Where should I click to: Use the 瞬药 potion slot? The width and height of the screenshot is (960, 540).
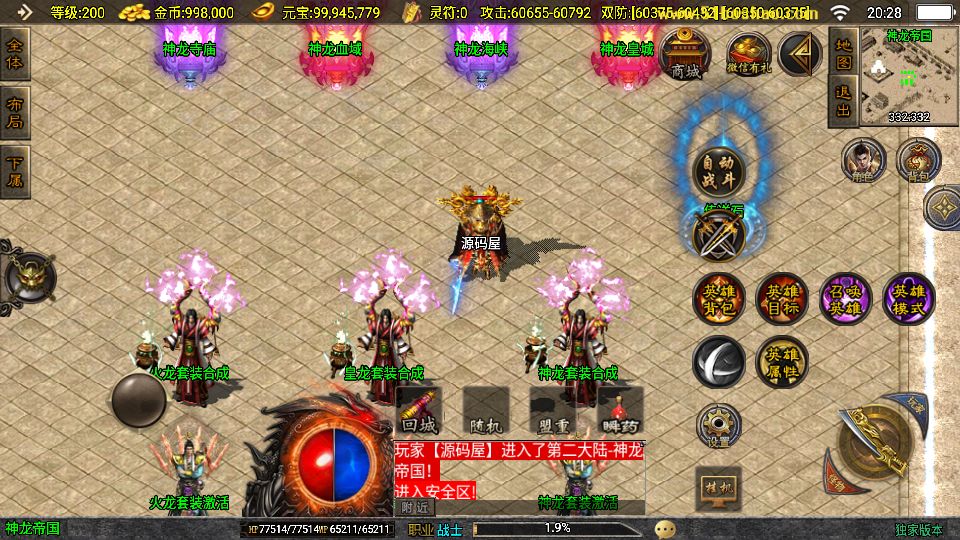[x=619, y=410]
